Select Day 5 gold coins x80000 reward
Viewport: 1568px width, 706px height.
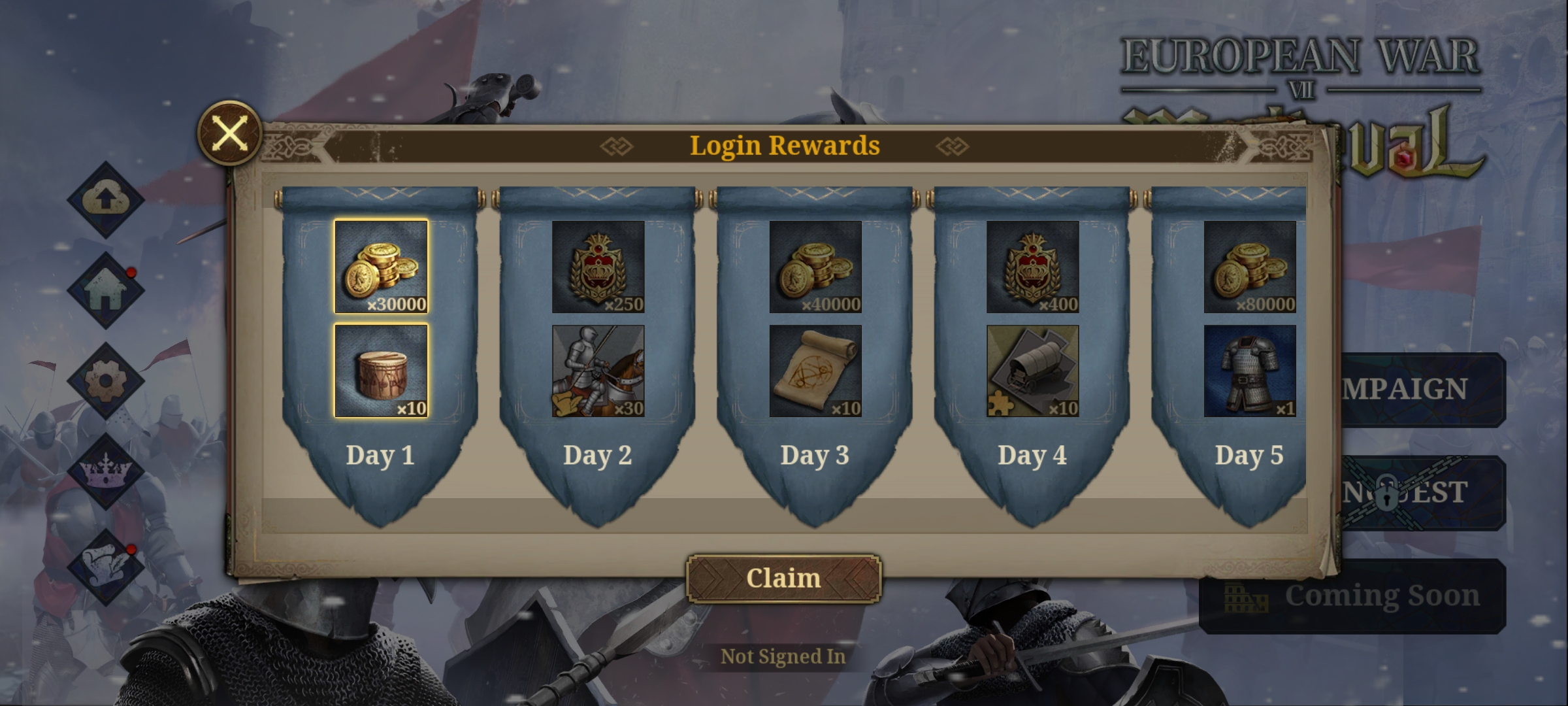pos(1249,267)
